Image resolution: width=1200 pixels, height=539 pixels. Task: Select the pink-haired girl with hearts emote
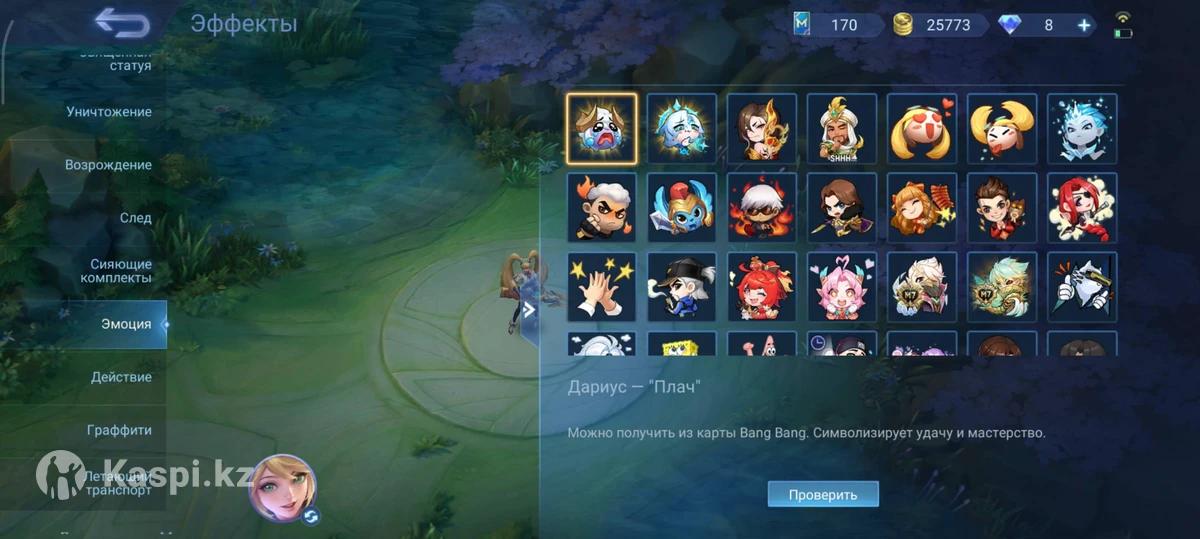pyautogui.click(x=842, y=287)
